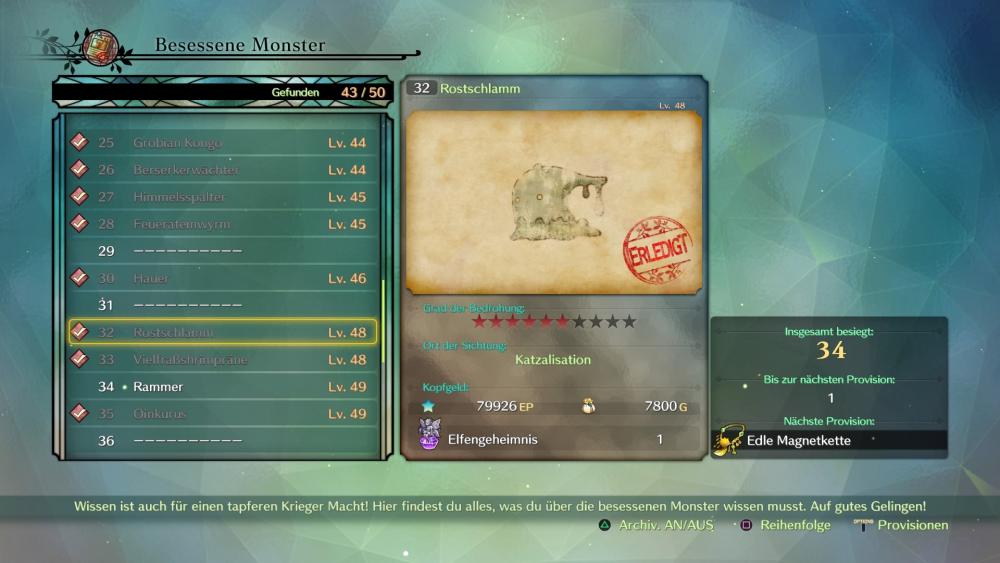This screenshot has width=1000, height=563.
Task: Select the undefeated Rammer entry
Action: [222, 386]
